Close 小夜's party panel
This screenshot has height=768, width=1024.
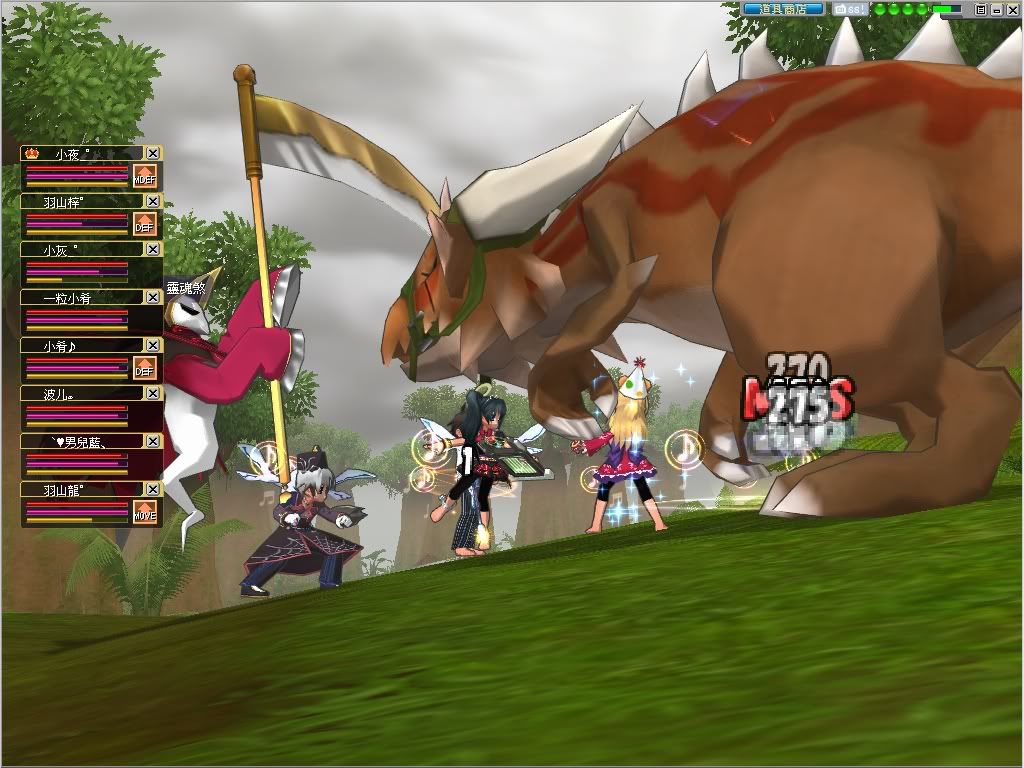click(153, 153)
